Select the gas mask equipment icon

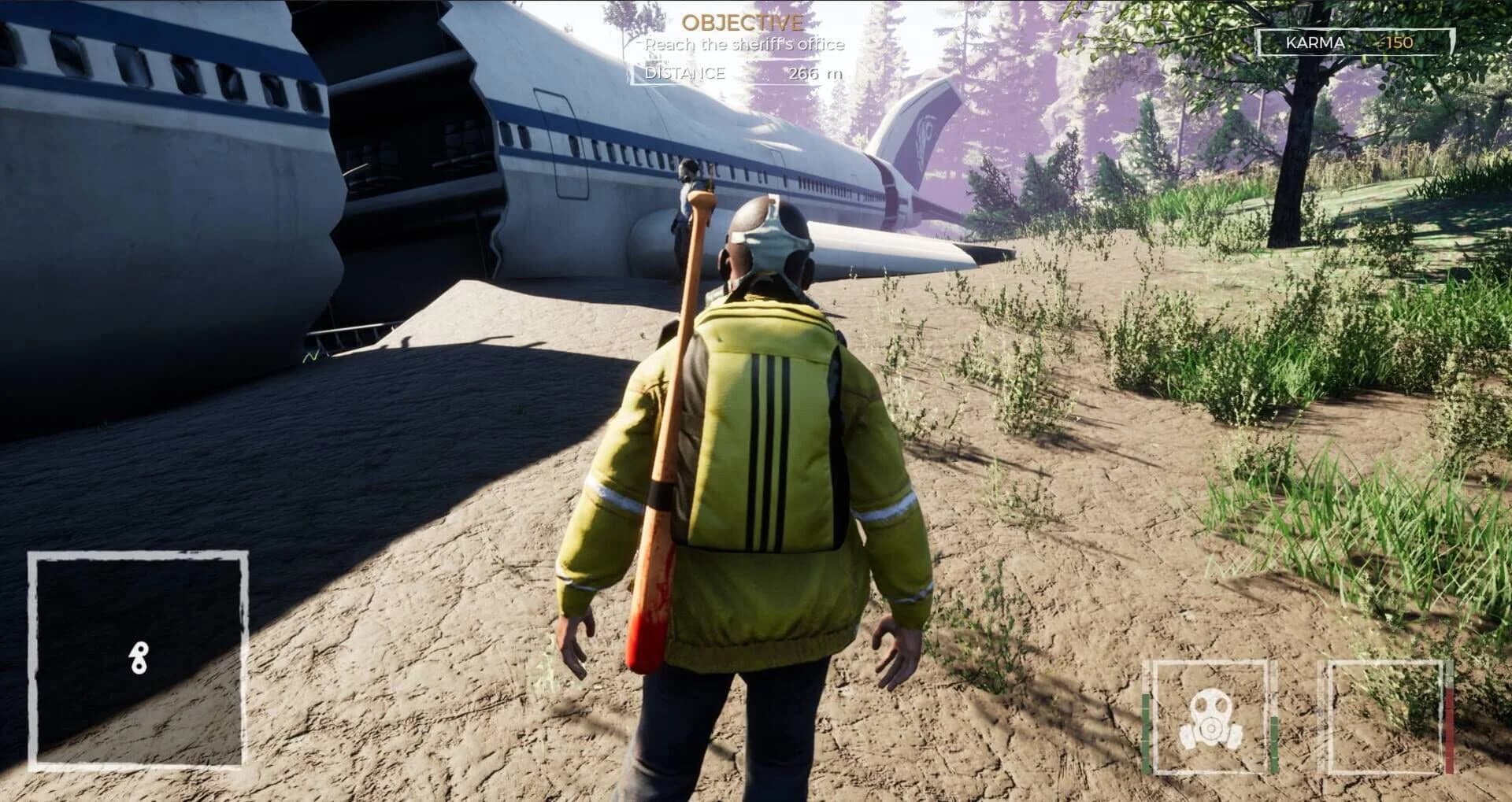coord(1210,718)
